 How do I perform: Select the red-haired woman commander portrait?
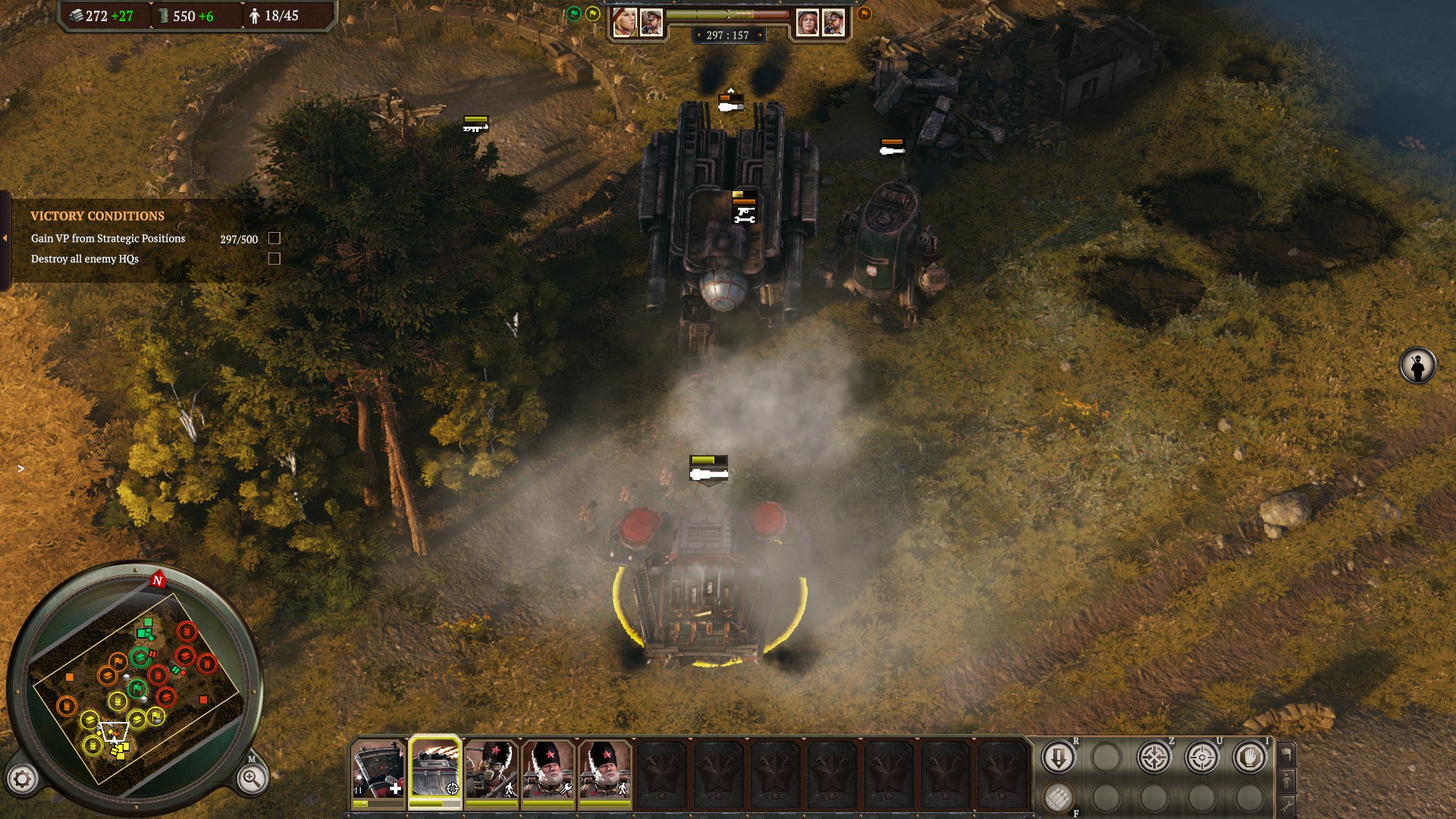pyautogui.click(x=807, y=23)
